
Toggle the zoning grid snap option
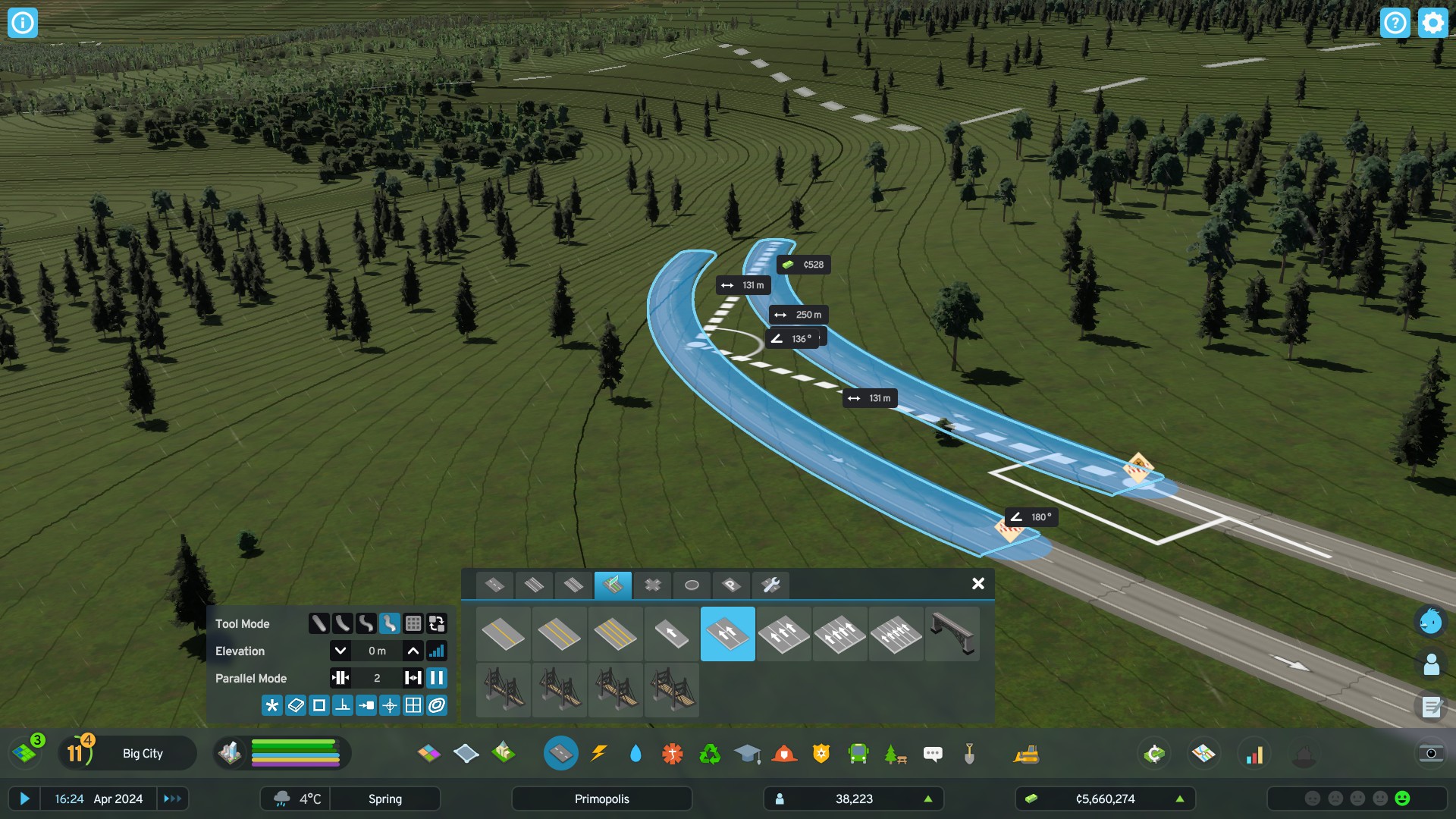click(x=414, y=705)
